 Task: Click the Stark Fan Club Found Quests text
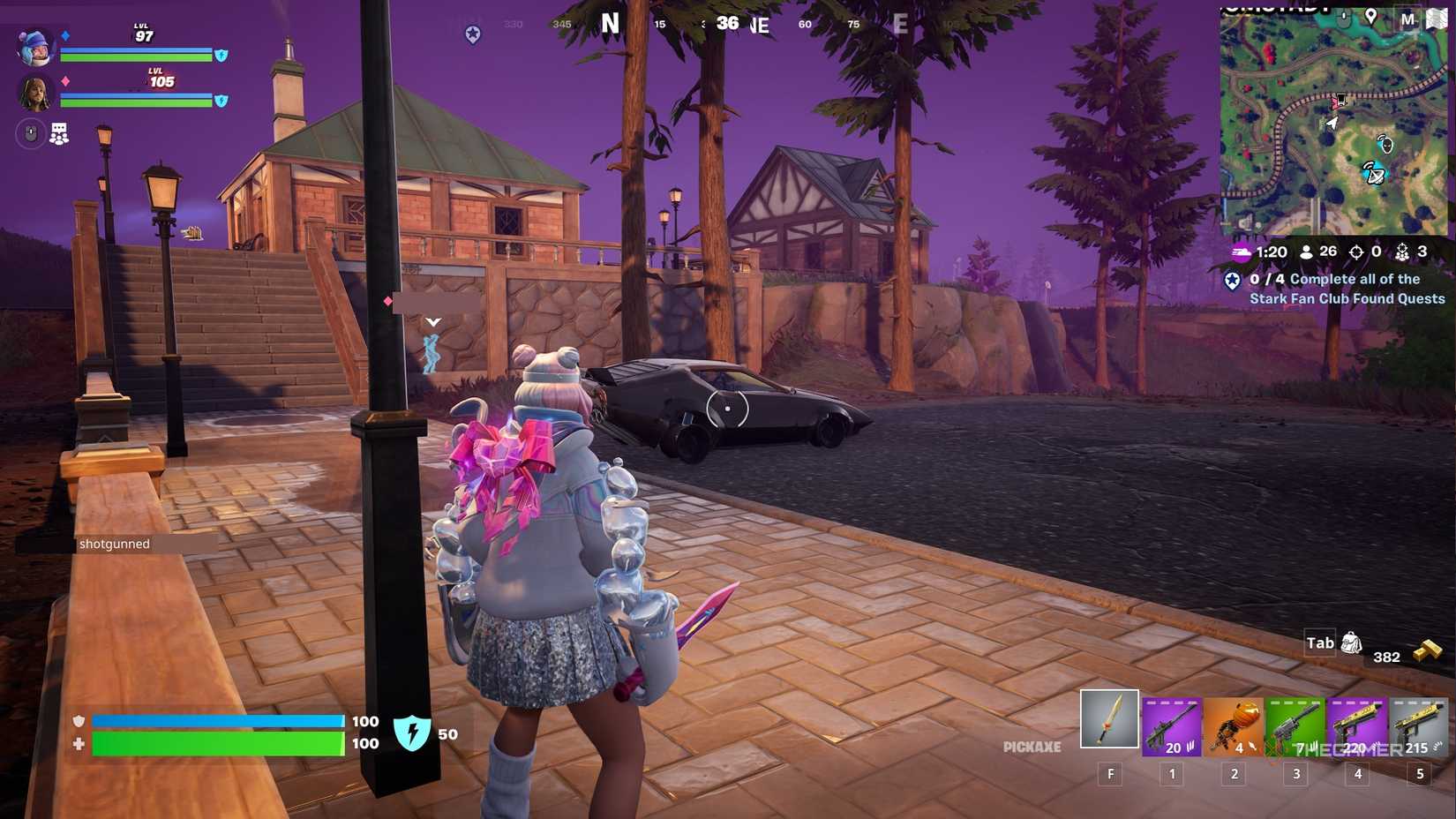[x=1347, y=298]
